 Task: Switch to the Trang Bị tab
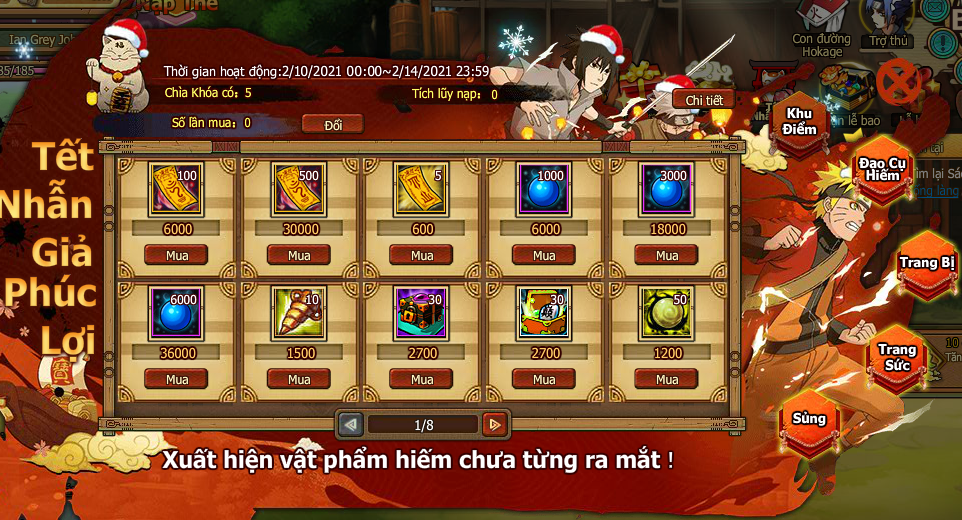(927, 262)
